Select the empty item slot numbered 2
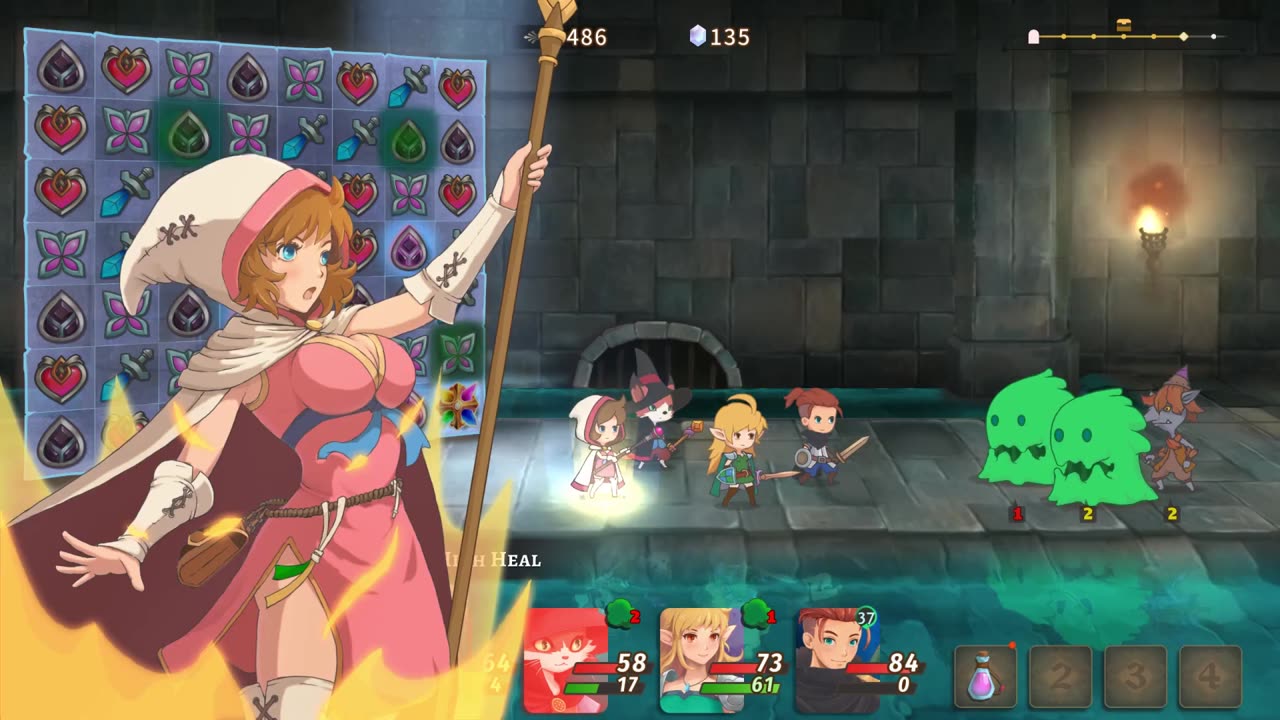Viewport: 1280px width, 720px height. click(x=1060, y=677)
